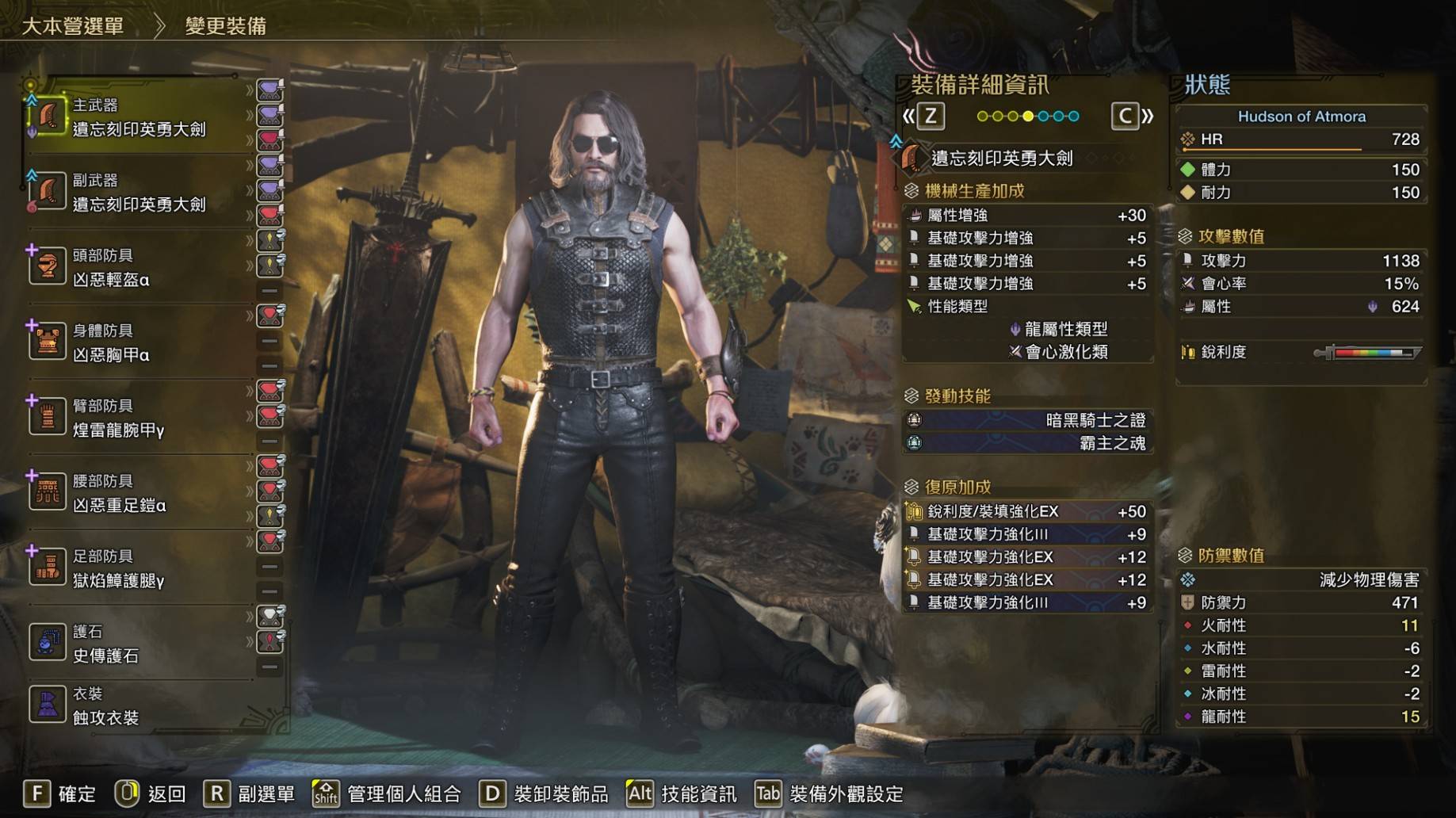Select the secondary weapon slot 副武器
Image resolution: width=1456 pixels, height=818 pixels.
click(139, 193)
